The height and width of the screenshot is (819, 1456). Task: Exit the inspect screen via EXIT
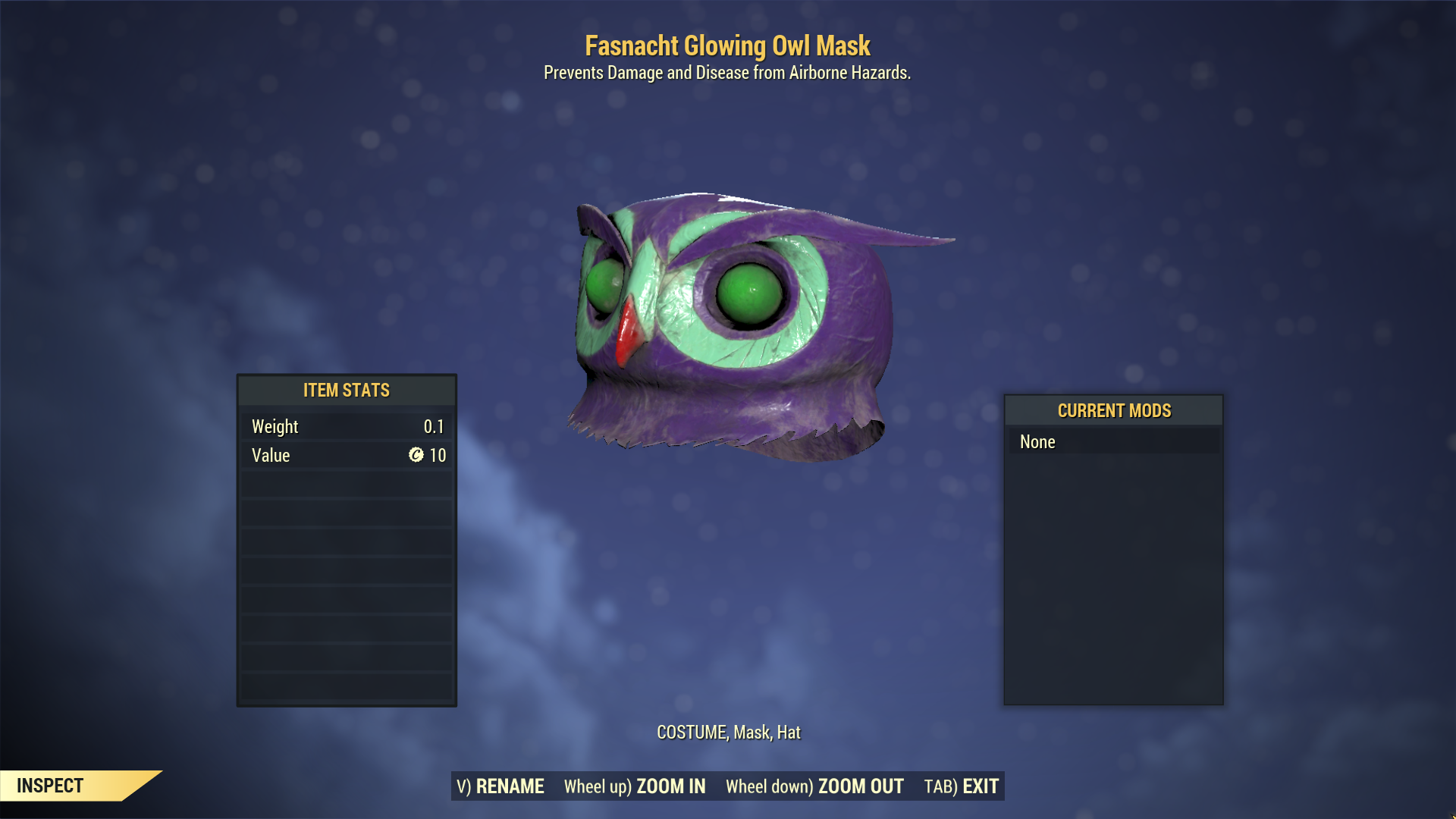click(x=962, y=786)
